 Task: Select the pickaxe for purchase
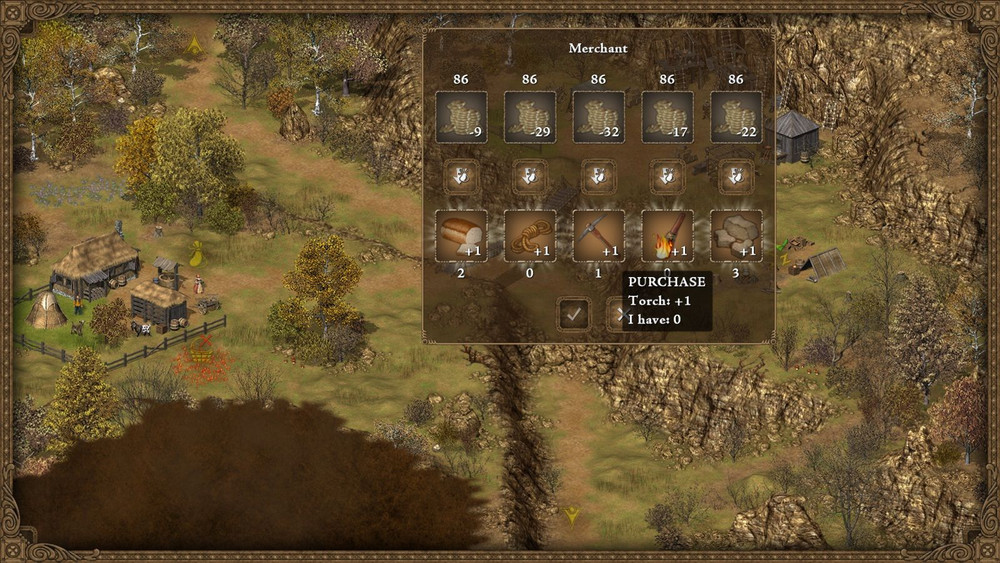[598, 235]
